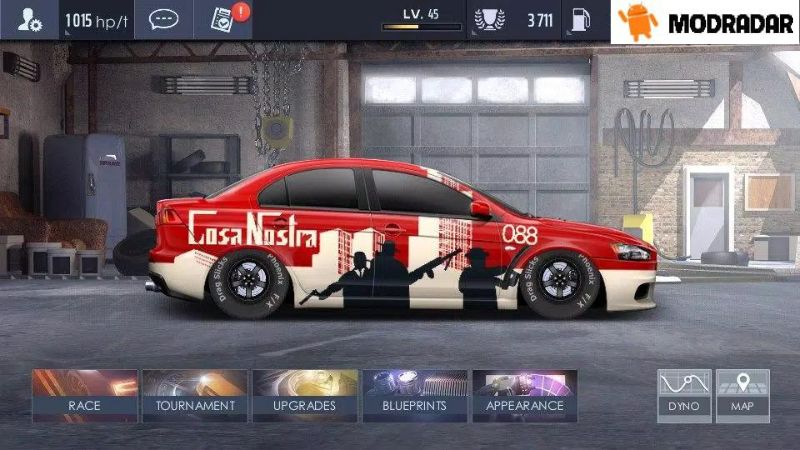Open the UPGRADES section
Viewport: 800px width, 450px height.
304,394
